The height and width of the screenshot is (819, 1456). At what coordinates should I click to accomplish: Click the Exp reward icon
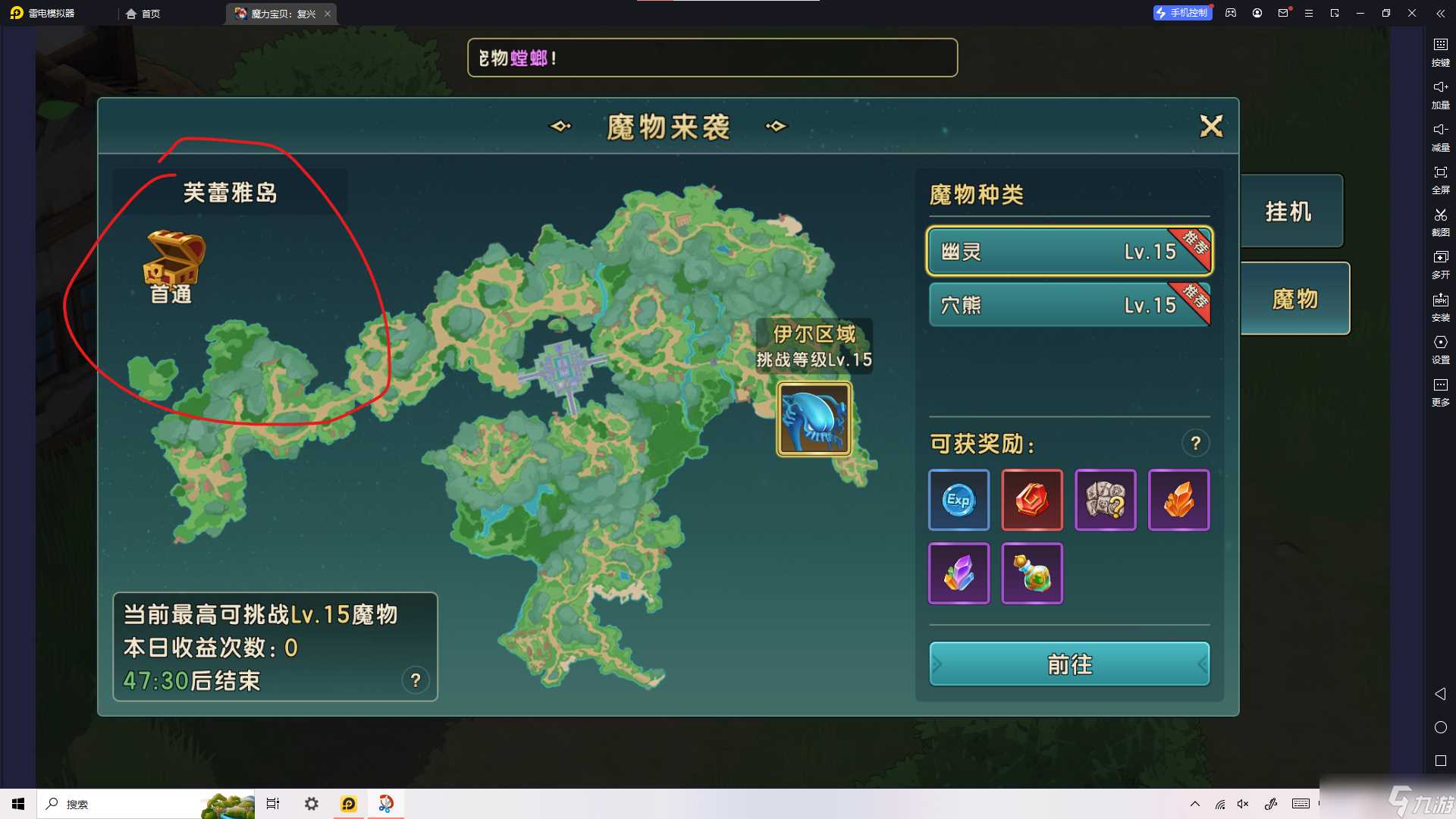(x=958, y=500)
